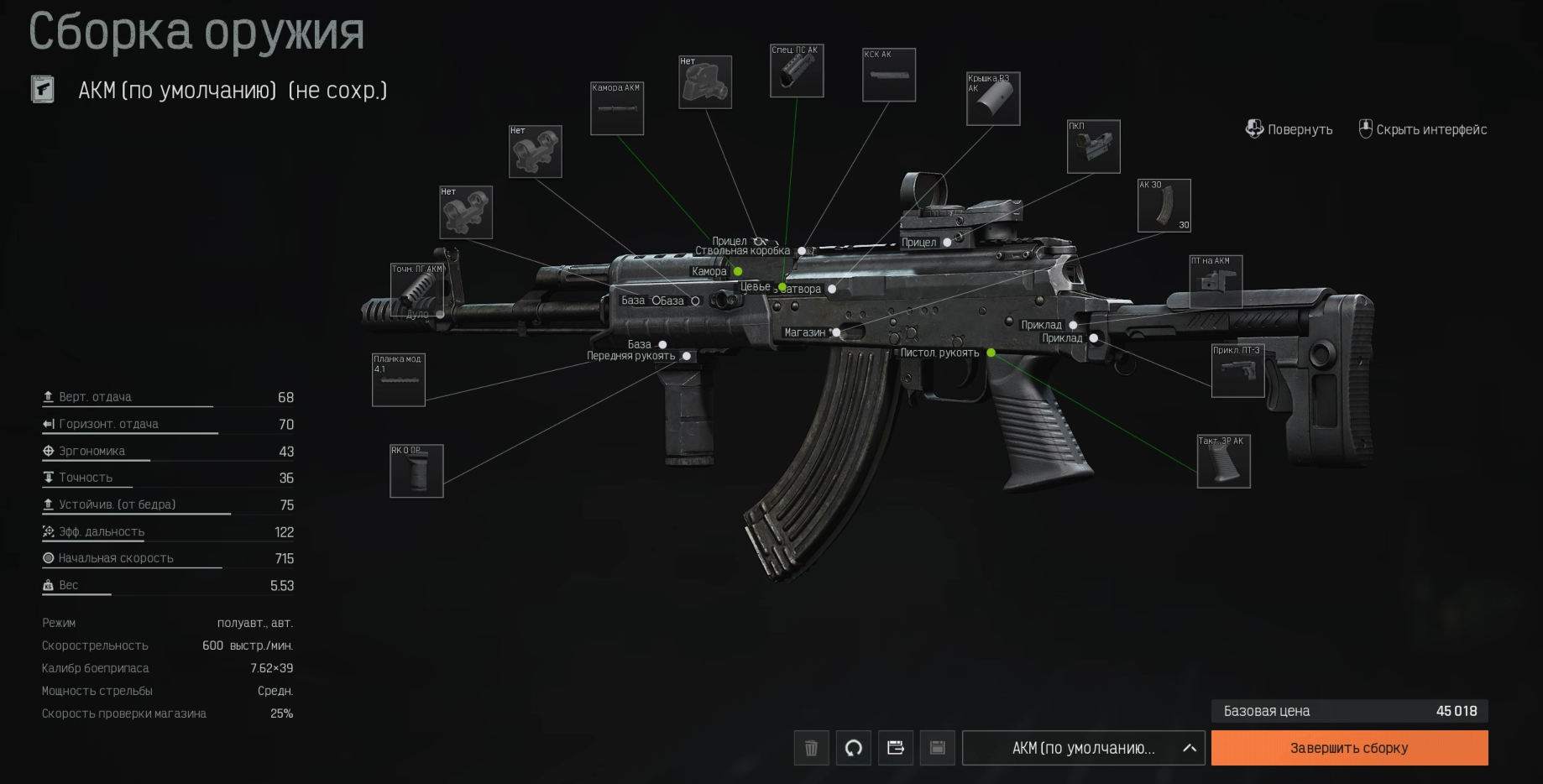Choose the Прикл. ПТ-3 stock slot
The image size is (1543, 784).
(1237, 370)
